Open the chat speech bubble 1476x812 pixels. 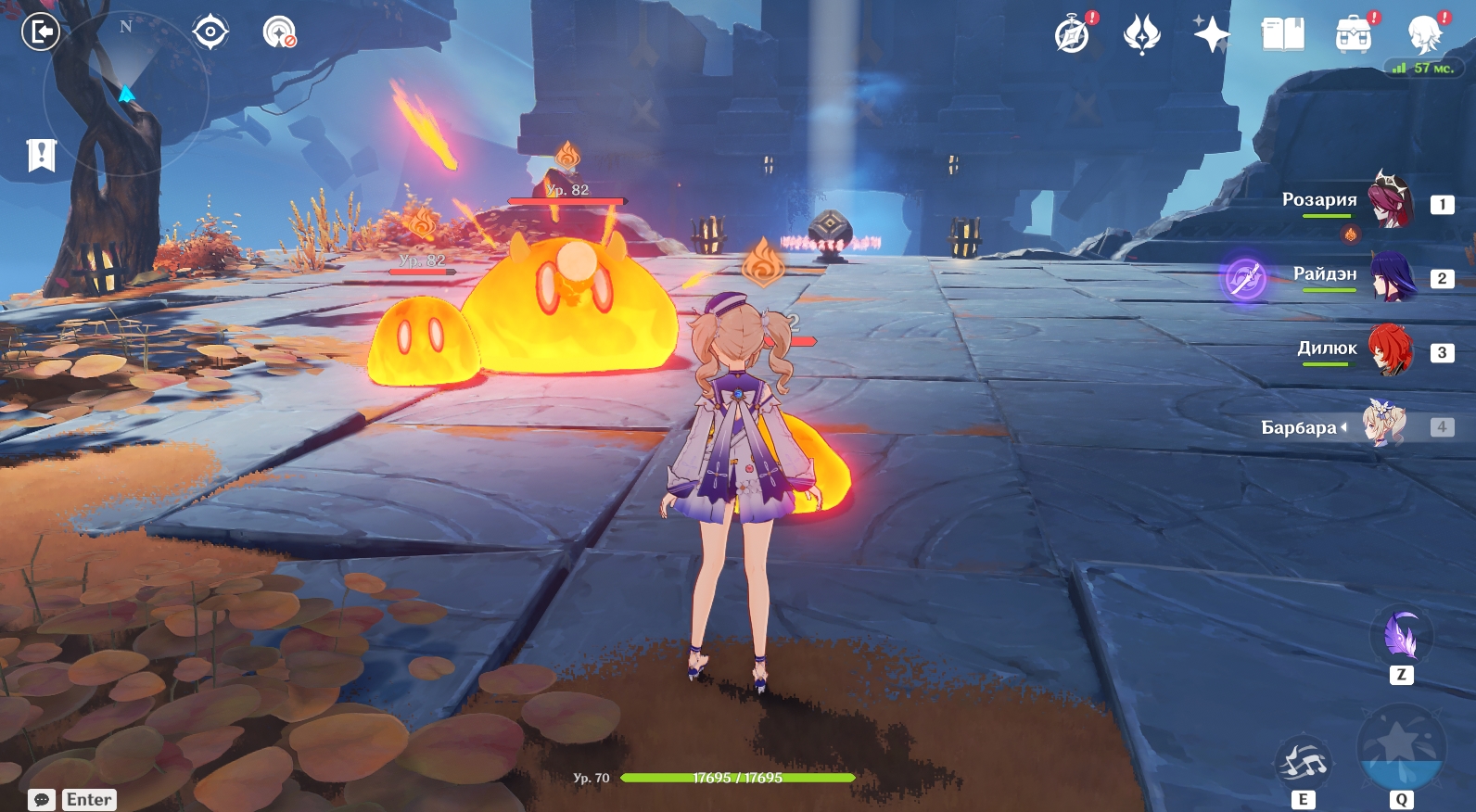coord(42,799)
